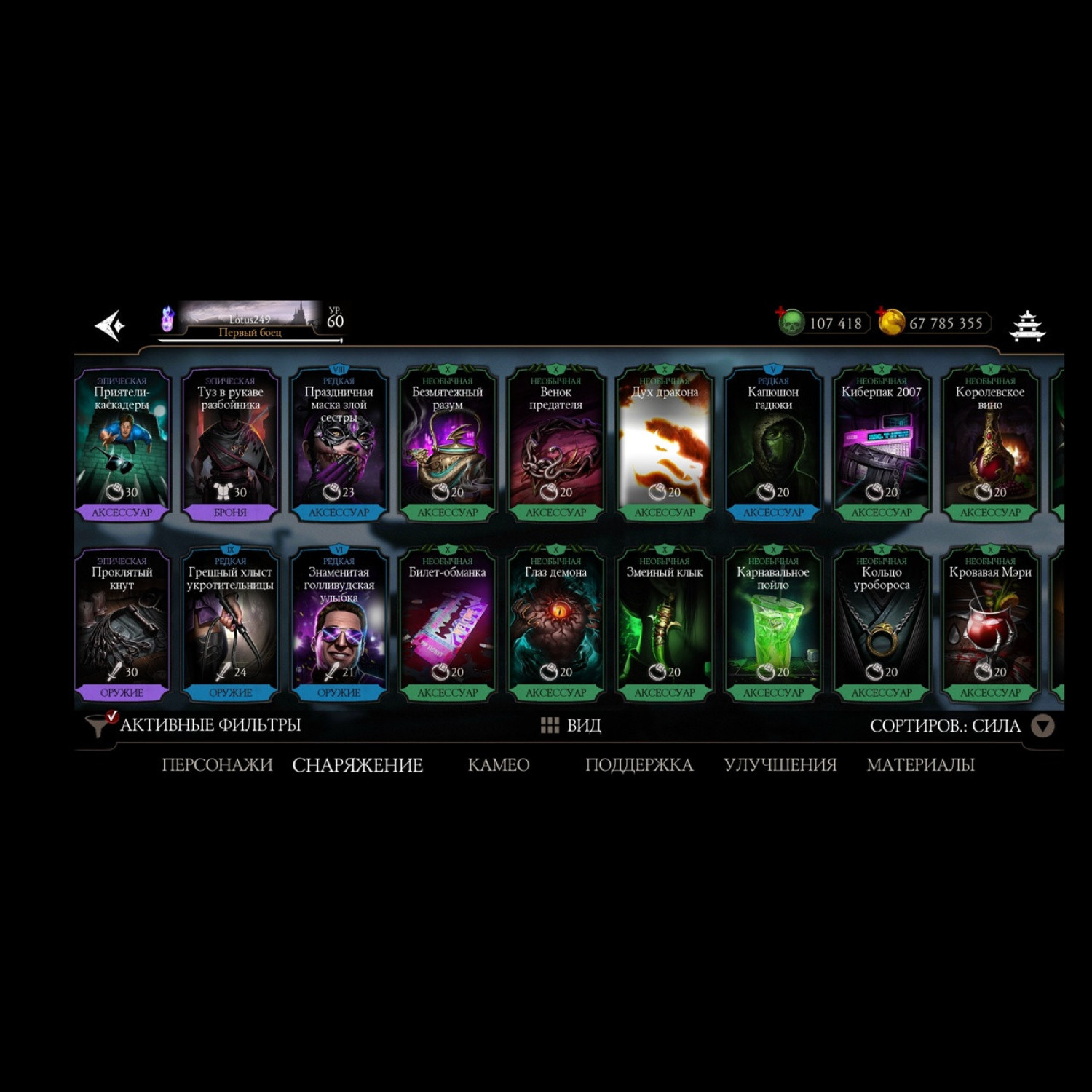
Task: Go back using the arrow button
Action: pos(110,325)
